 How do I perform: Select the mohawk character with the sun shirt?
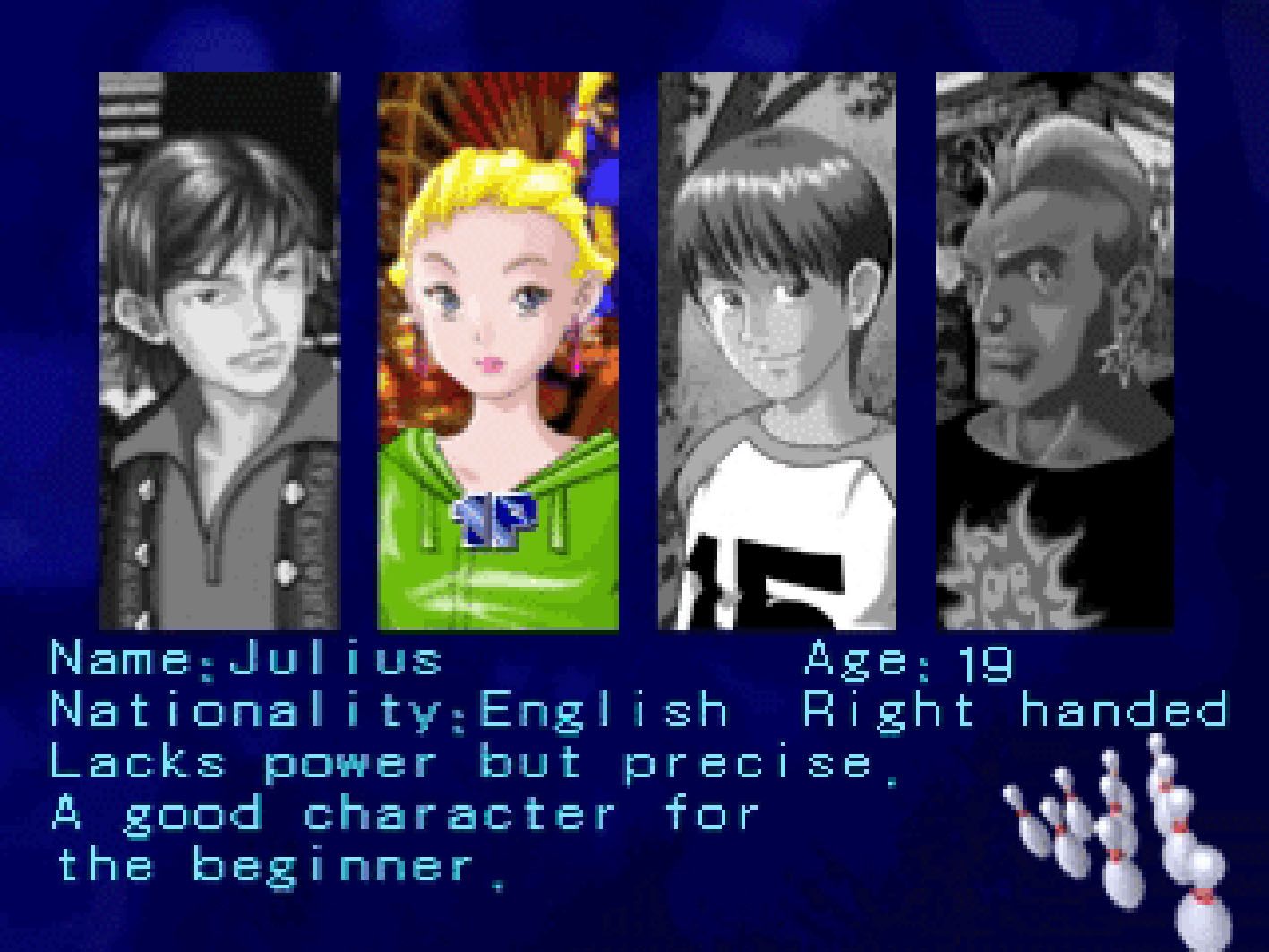(1054, 351)
